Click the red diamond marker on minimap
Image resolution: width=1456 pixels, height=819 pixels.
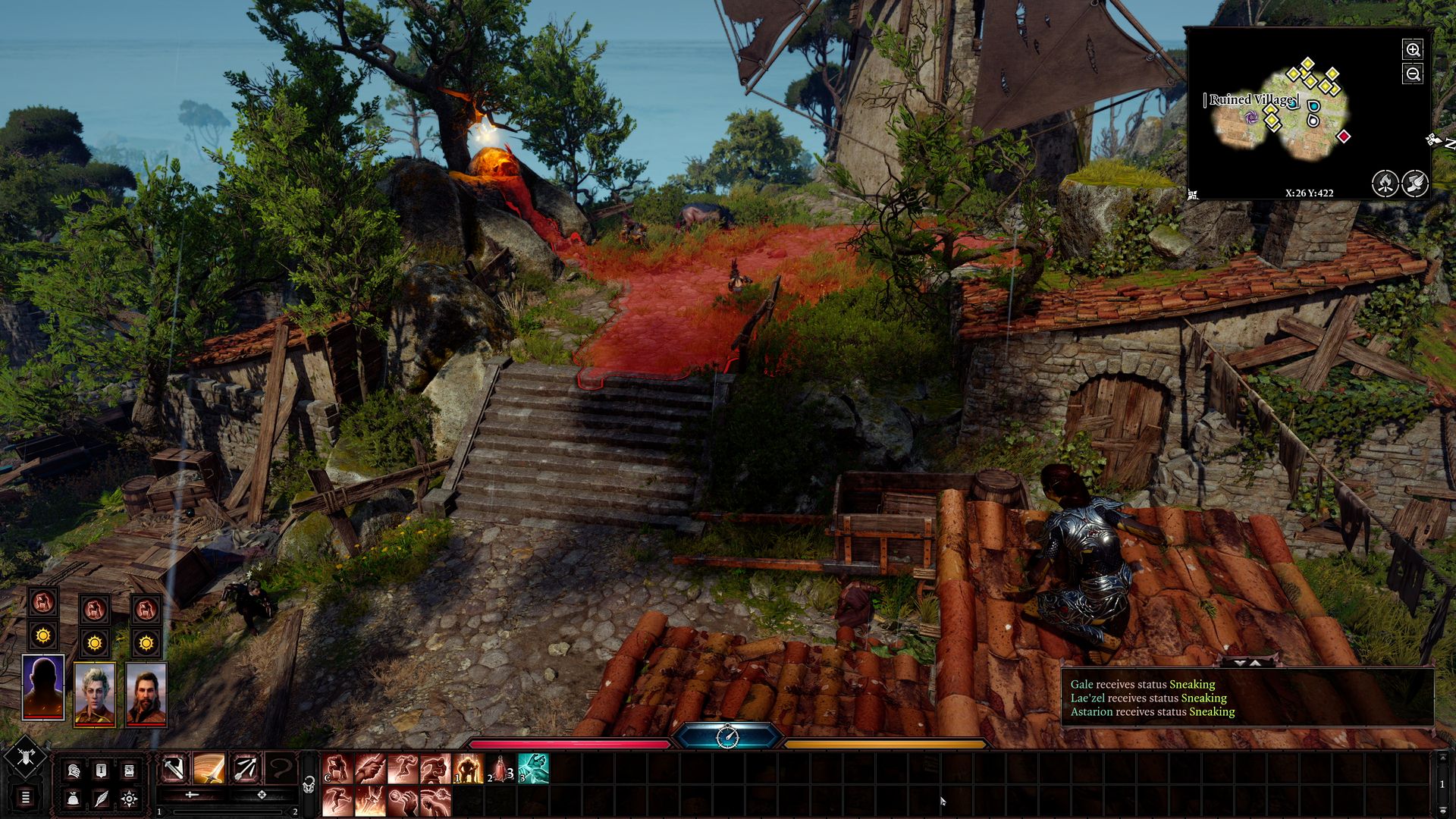pyautogui.click(x=1344, y=136)
